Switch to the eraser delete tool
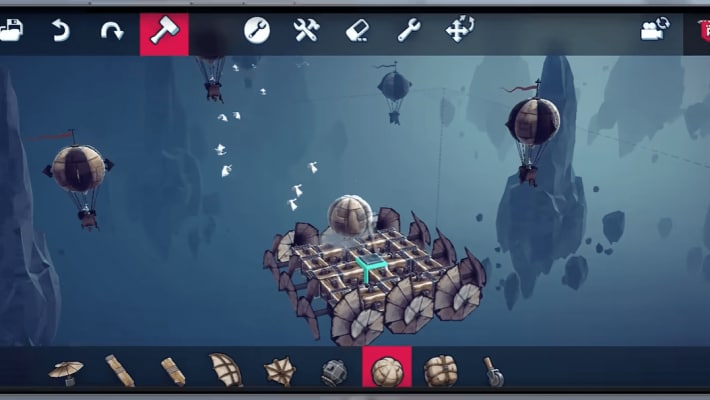 (x=357, y=31)
